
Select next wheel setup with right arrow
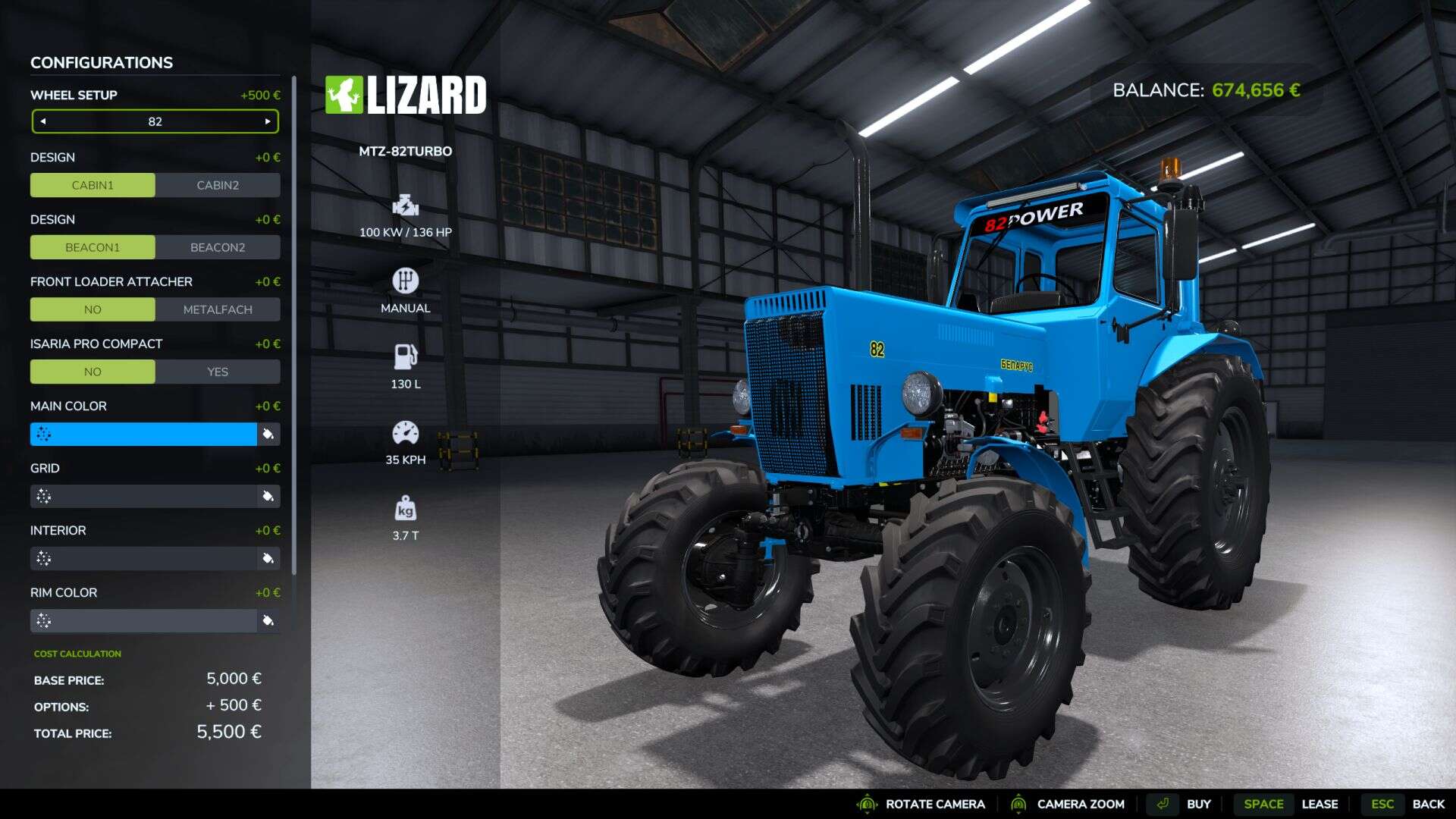click(268, 121)
